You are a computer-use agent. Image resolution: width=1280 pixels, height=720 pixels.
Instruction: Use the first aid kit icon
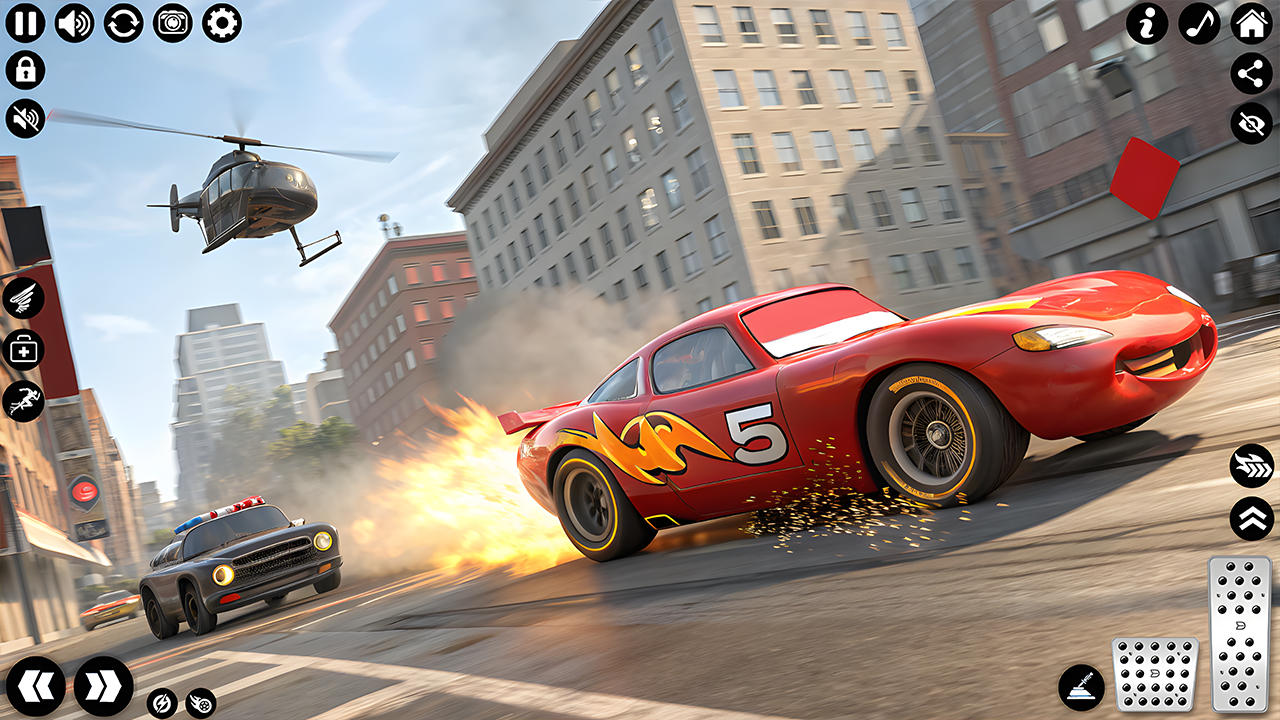pyautogui.click(x=23, y=349)
